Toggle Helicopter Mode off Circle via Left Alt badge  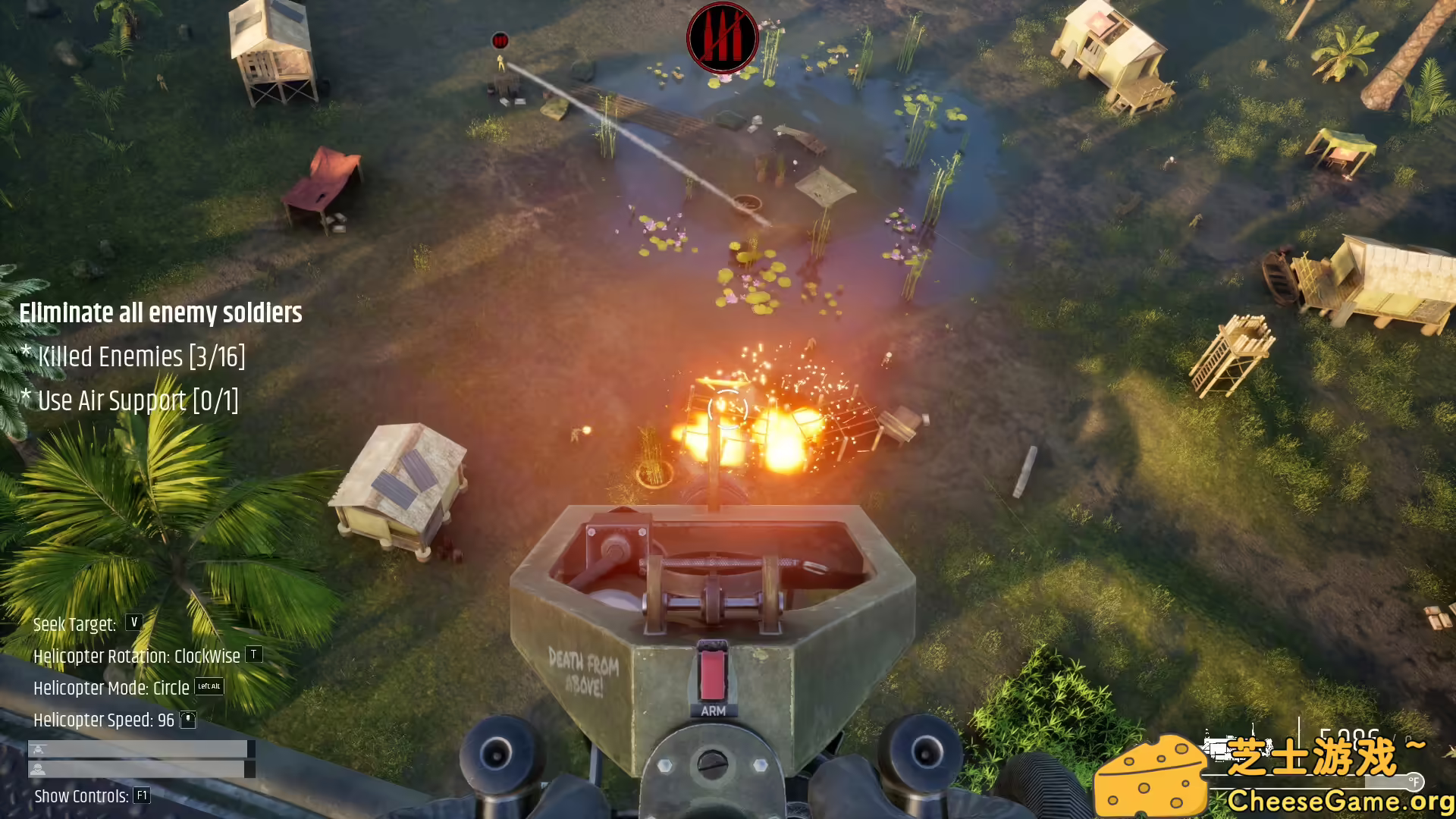(x=209, y=688)
